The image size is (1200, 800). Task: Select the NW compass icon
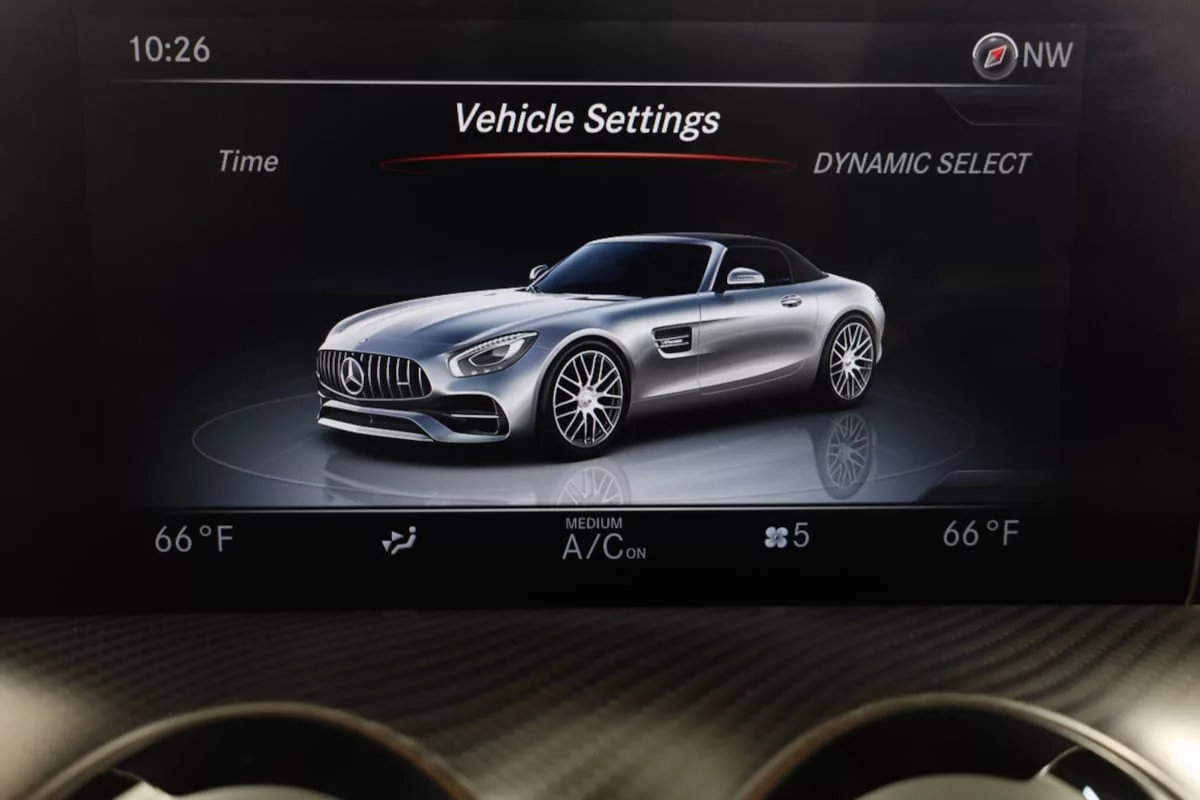pyautogui.click(x=995, y=56)
